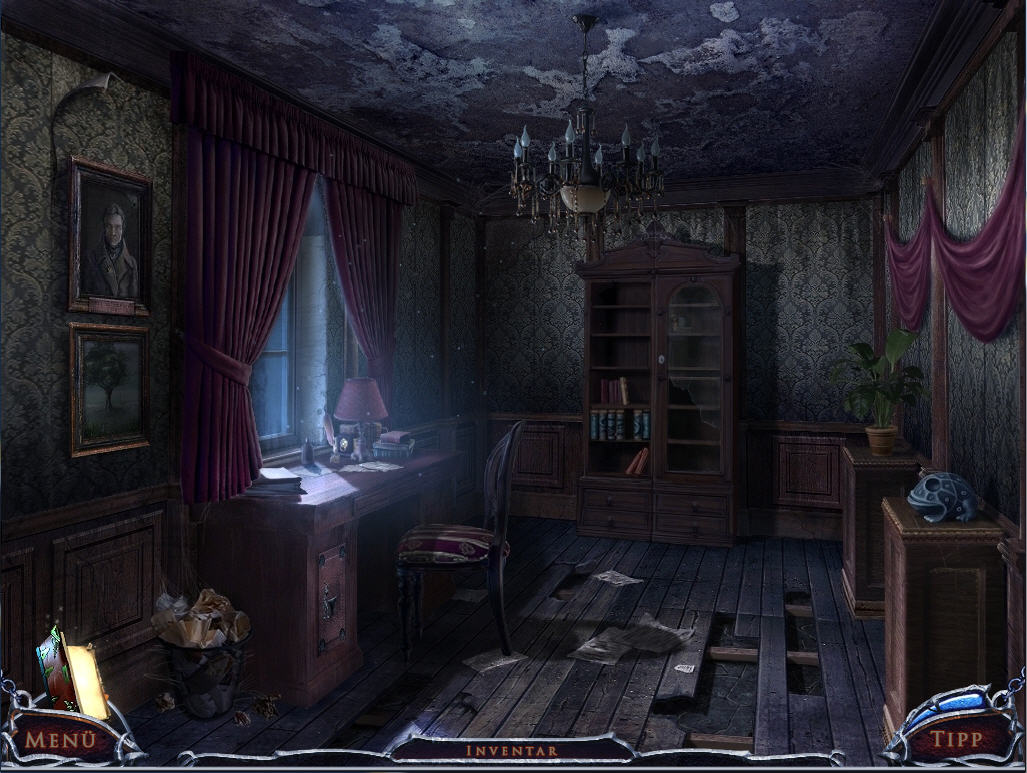Open the Menü button
The image size is (1027, 773).
point(61,741)
